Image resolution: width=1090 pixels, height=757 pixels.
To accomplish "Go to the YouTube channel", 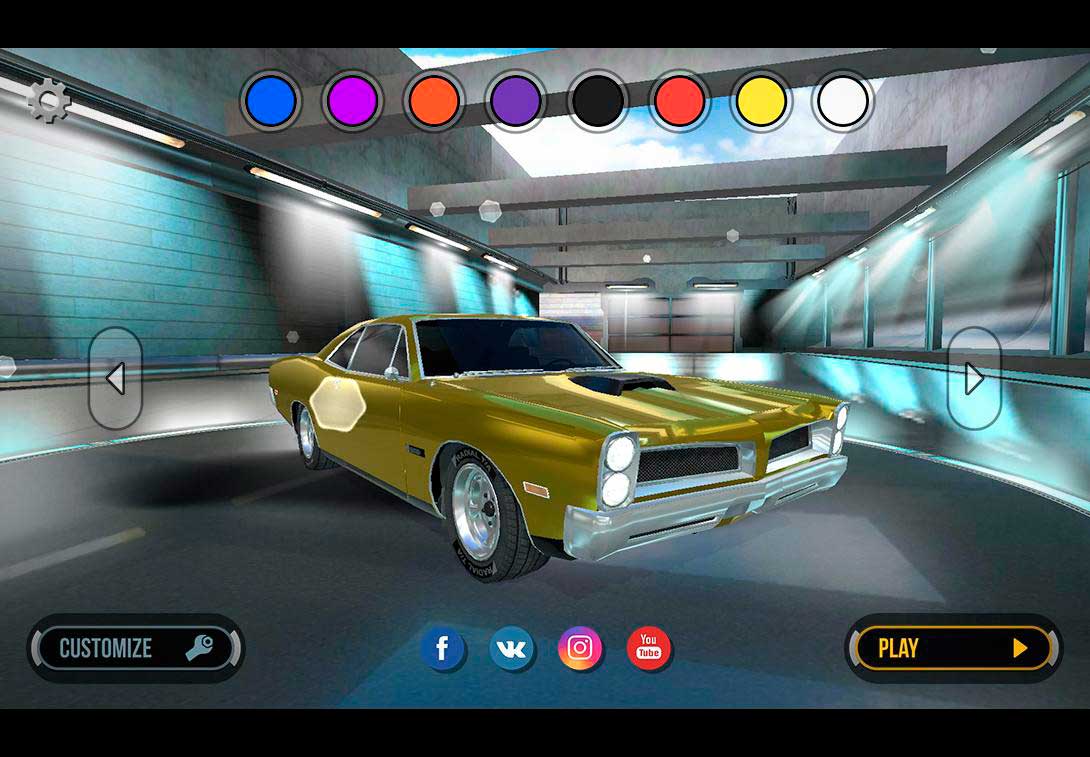I will point(649,648).
